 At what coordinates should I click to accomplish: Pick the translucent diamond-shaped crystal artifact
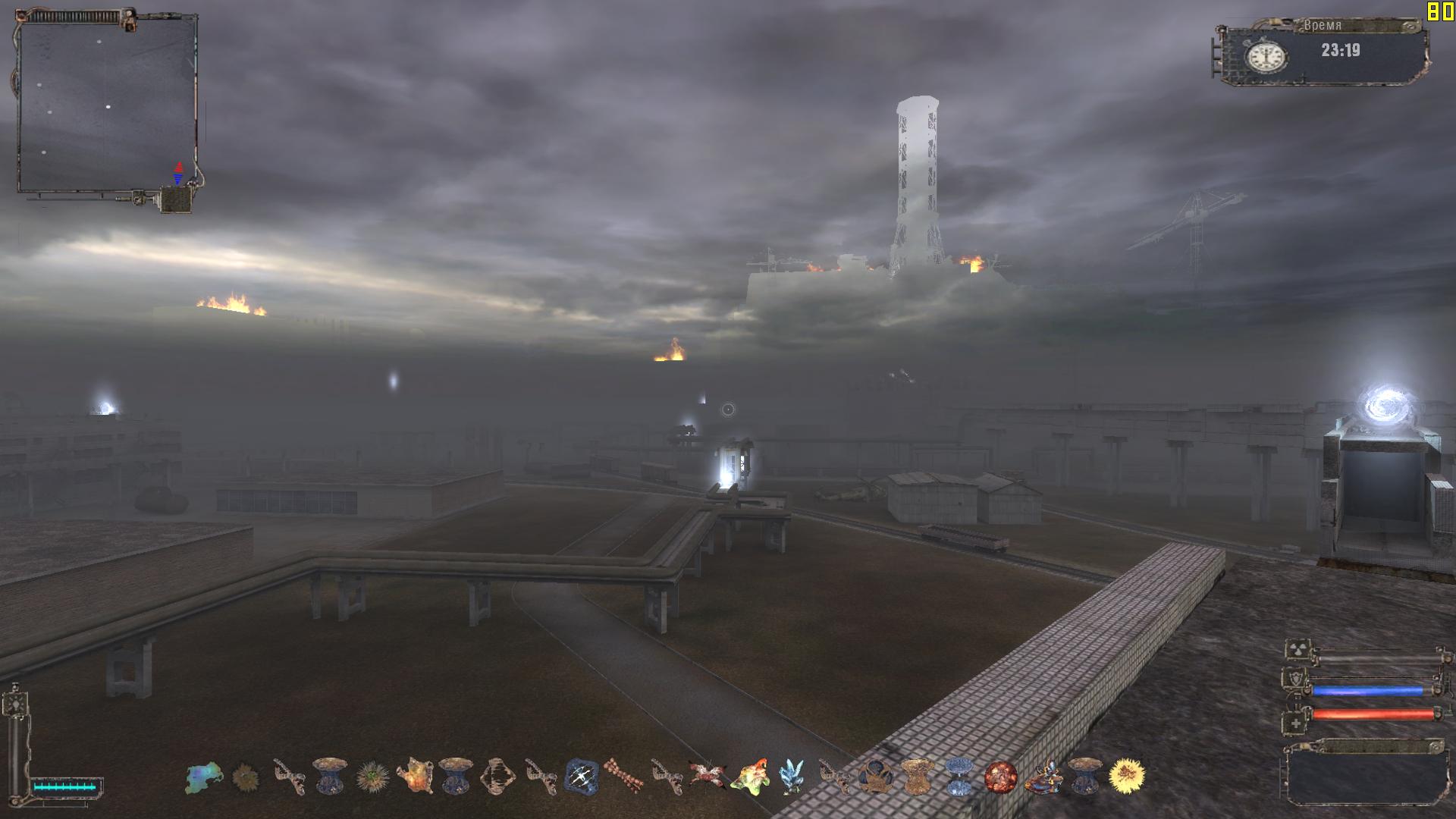click(497, 777)
